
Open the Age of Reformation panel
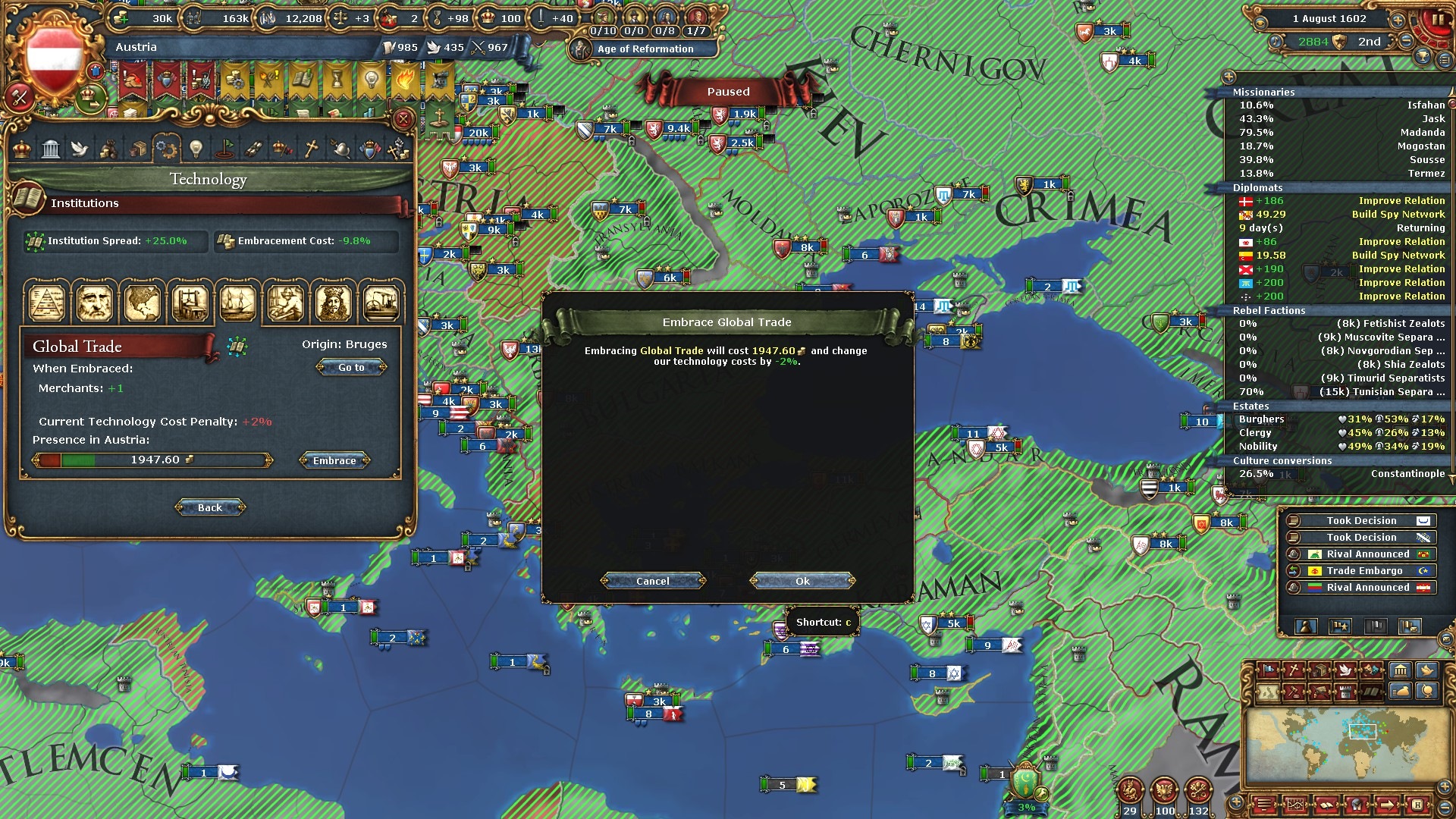click(x=645, y=49)
